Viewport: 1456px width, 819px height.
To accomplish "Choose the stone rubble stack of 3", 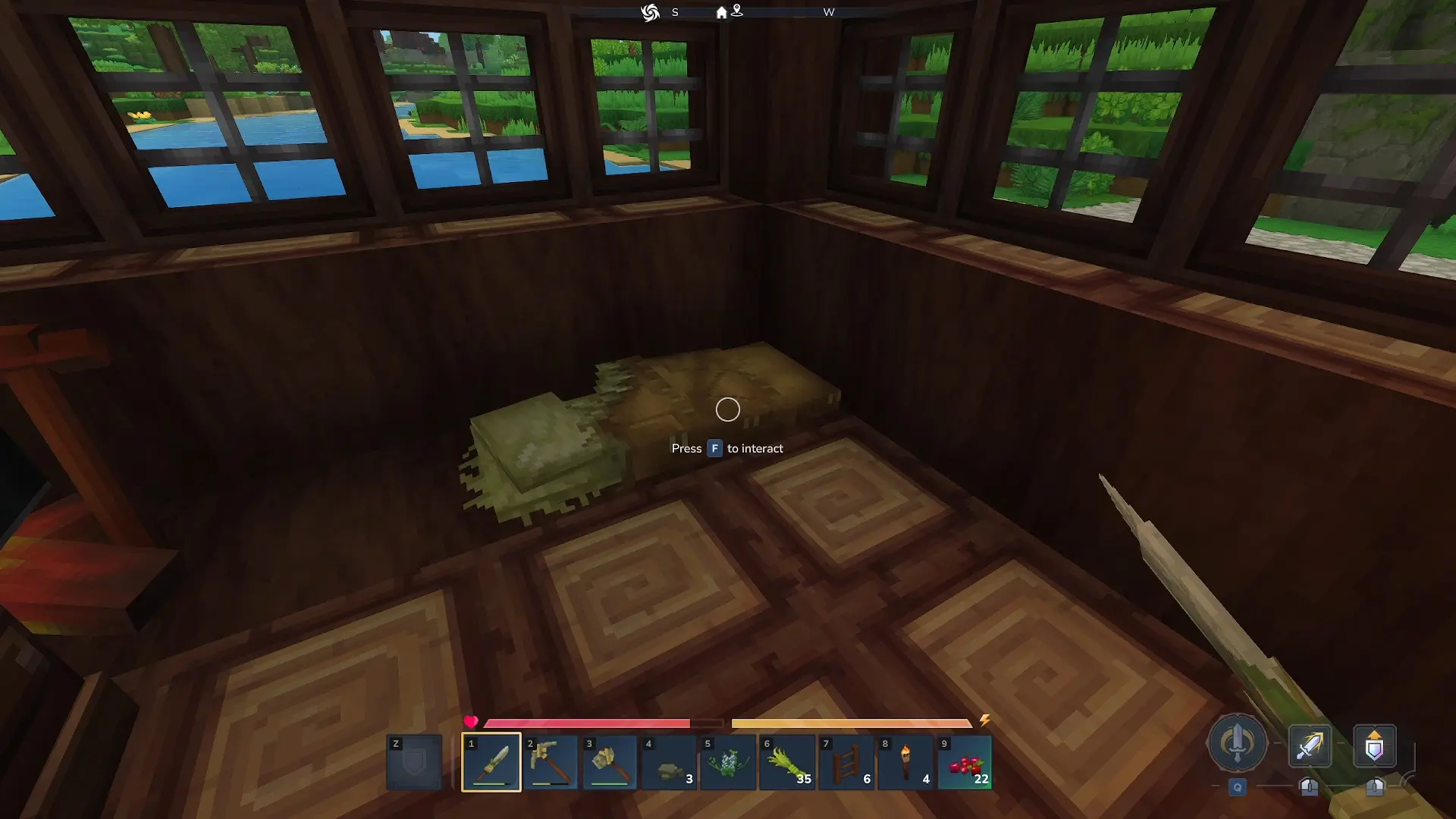I will pos(668,761).
